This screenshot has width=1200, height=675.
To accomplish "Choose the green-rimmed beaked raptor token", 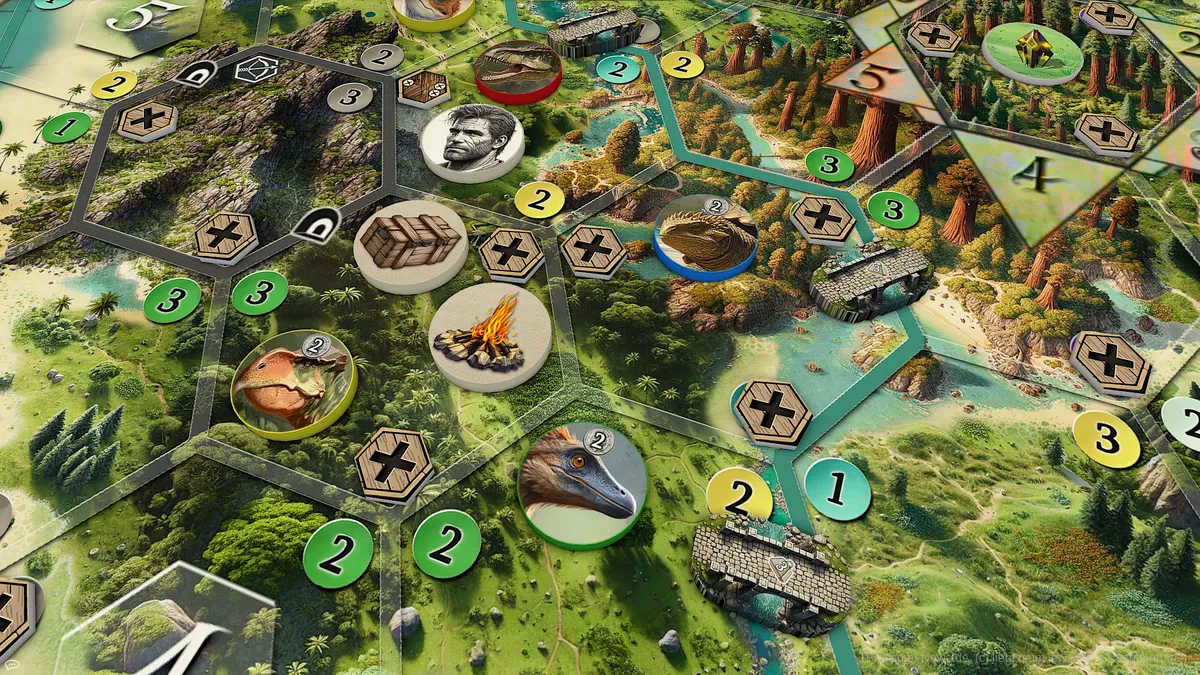I will [x=582, y=485].
